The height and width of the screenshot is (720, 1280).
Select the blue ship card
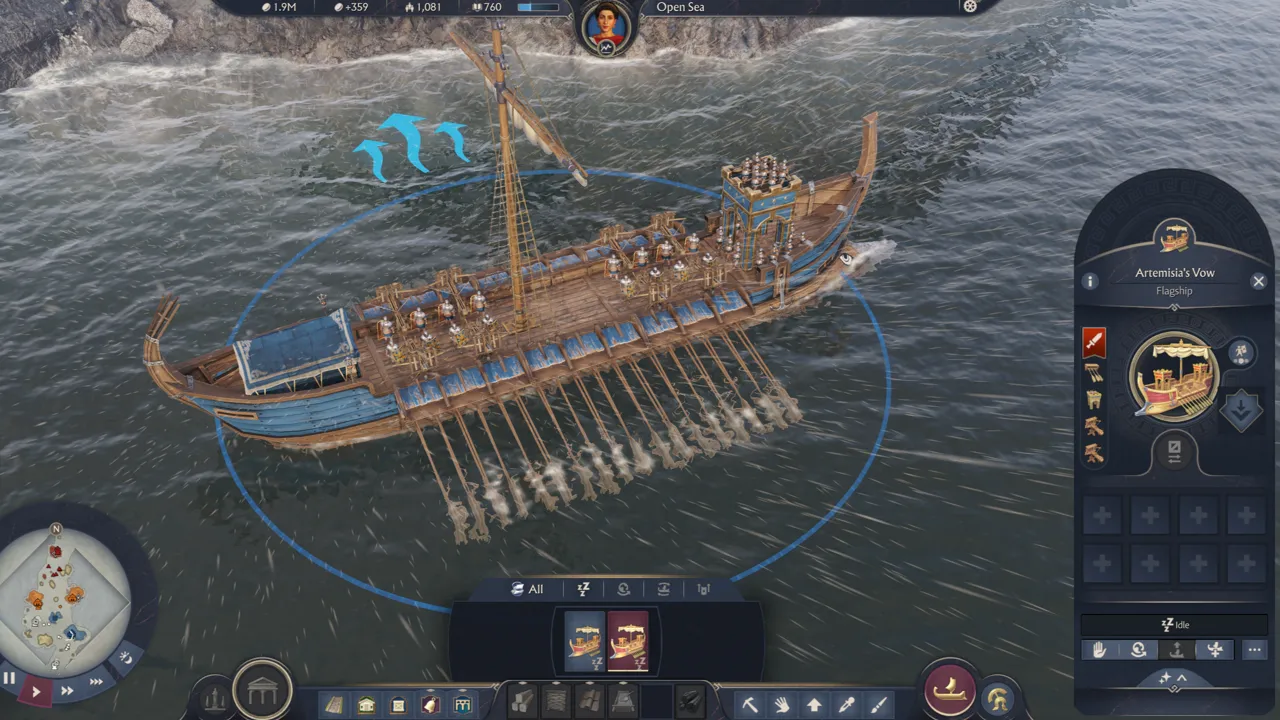pyautogui.click(x=584, y=640)
